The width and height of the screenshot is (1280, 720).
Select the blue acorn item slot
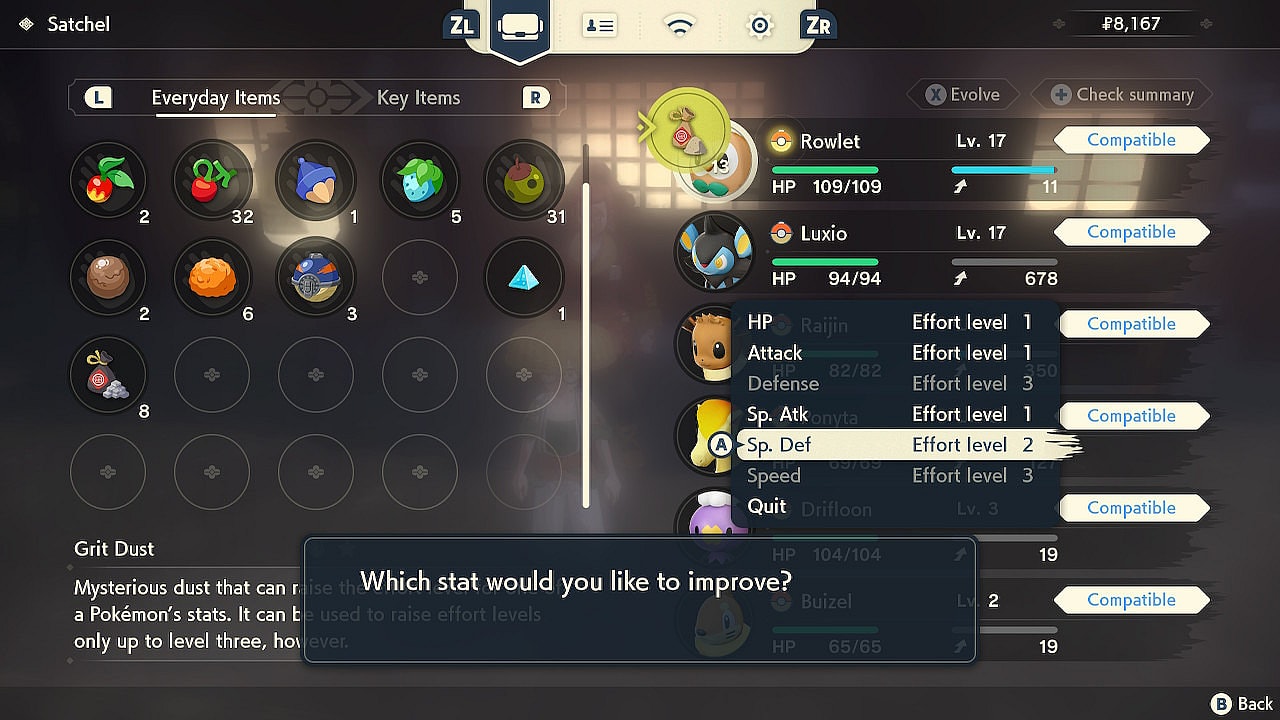(315, 180)
